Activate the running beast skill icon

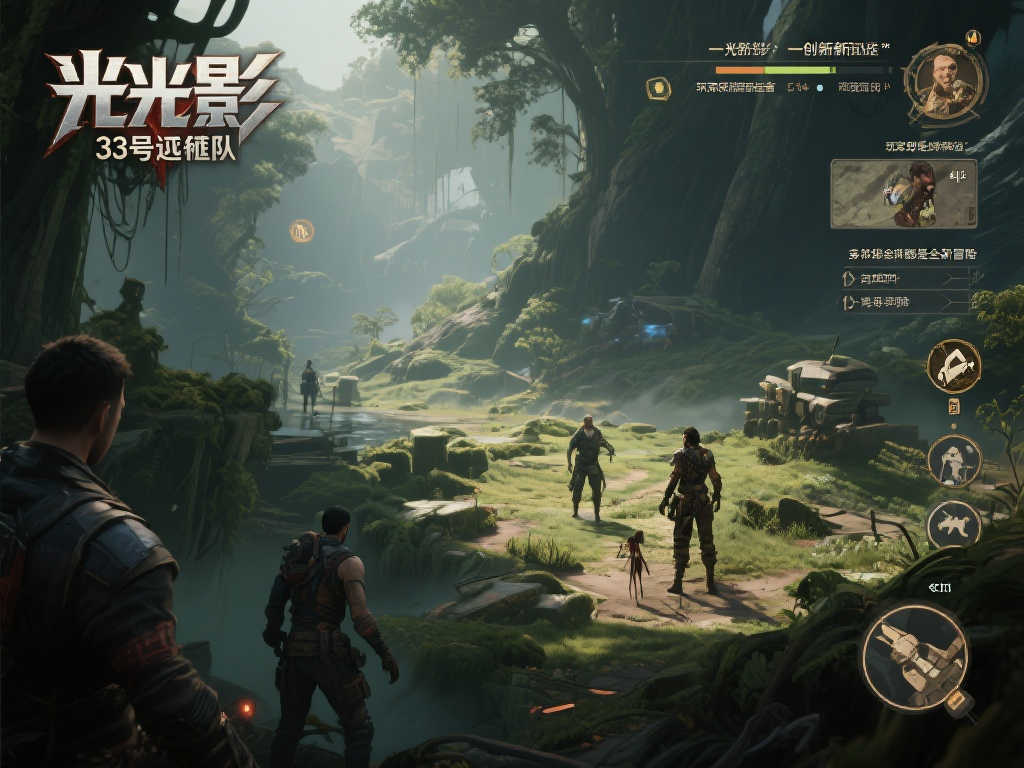[x=953, y=524]
